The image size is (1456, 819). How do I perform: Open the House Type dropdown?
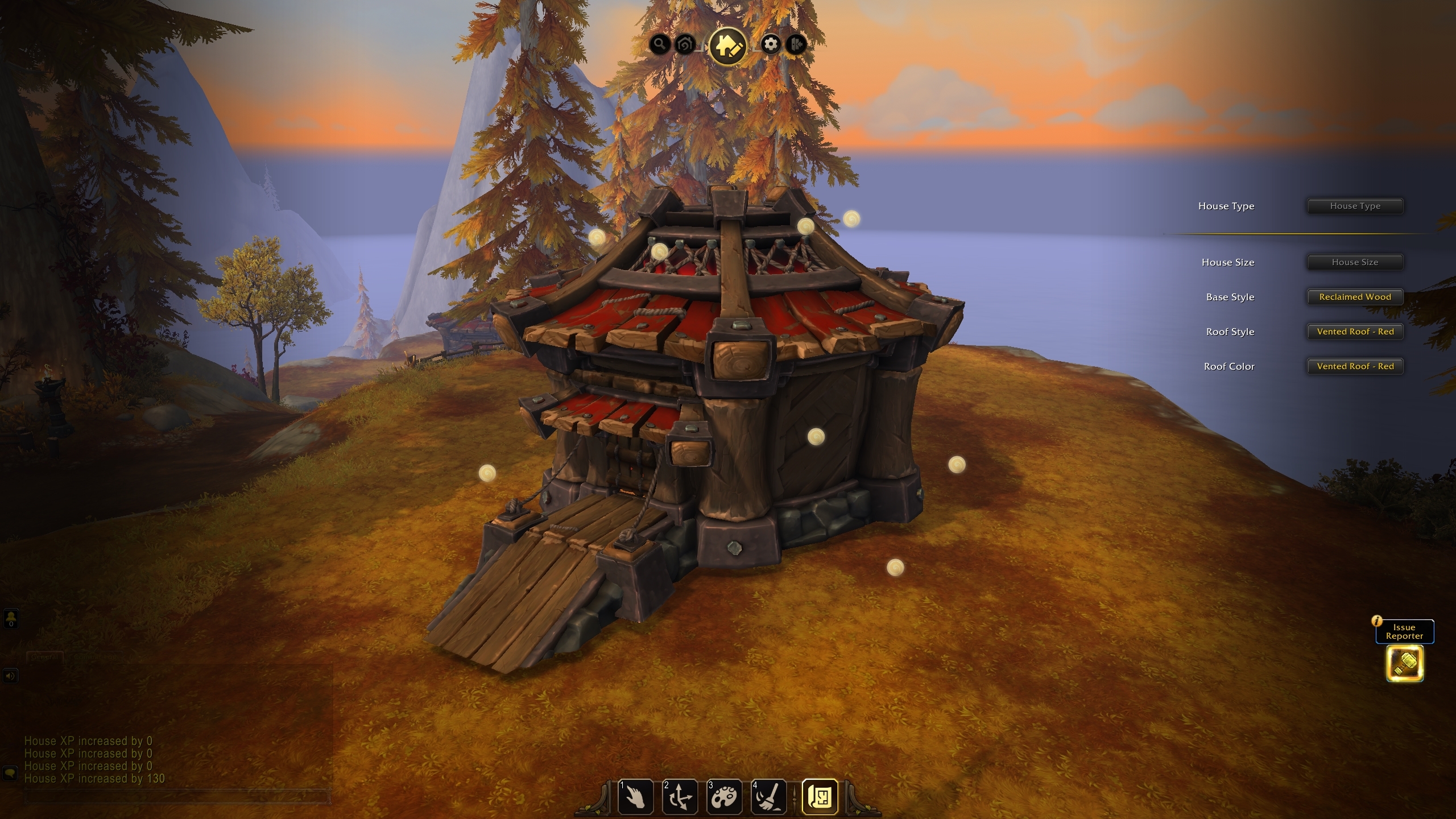point(1355,206)
